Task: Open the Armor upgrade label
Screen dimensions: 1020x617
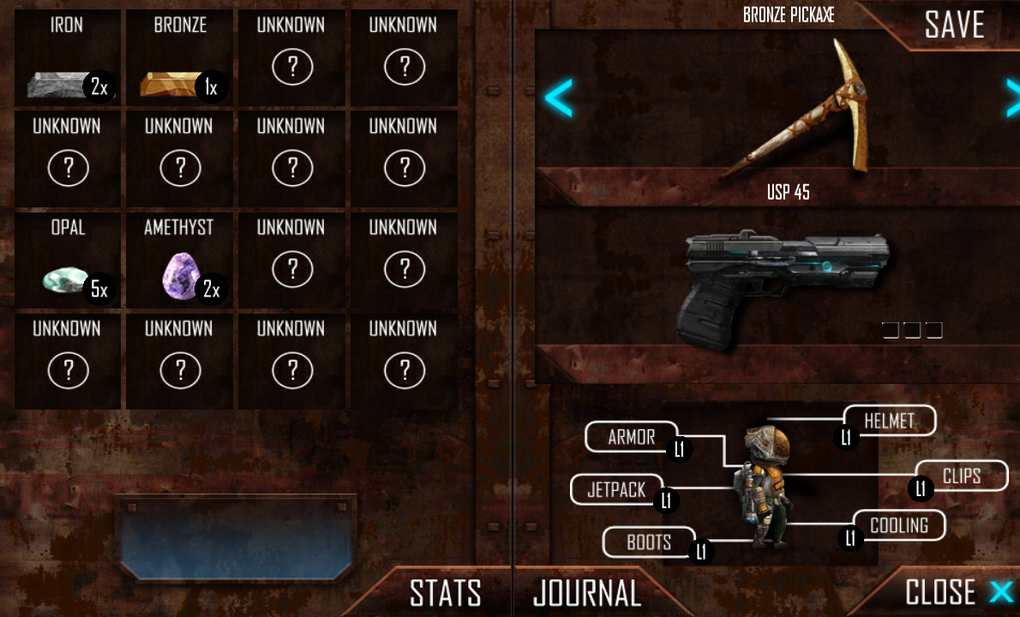Action: pyautogui.click(x=632, y=437)
